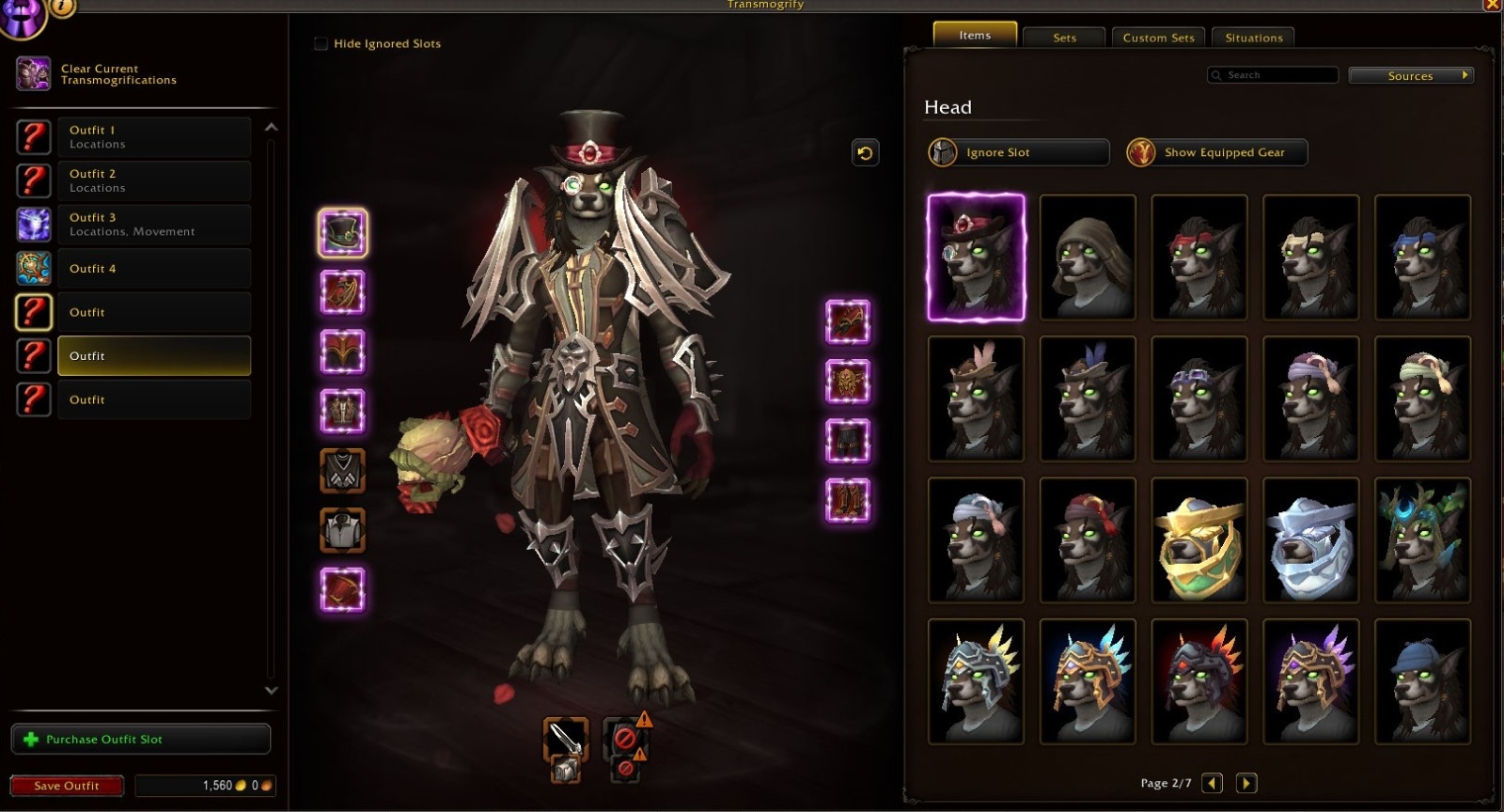Select the gloves slot icon
Viewport: 1504px width, 812px height.
click(849, 322)
